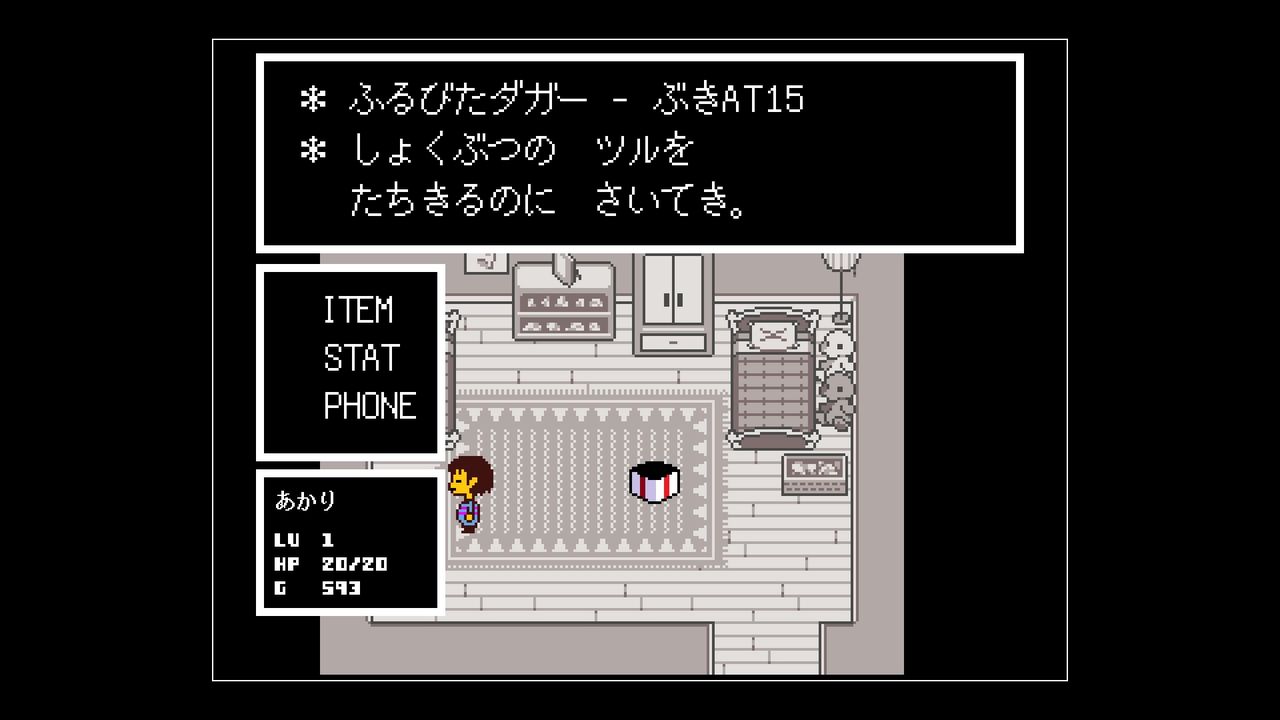This screenshot has height=720, width=1280.
Task: Toggle the dialogue box open
Action: pyautogui.click(x=640, y=152)
